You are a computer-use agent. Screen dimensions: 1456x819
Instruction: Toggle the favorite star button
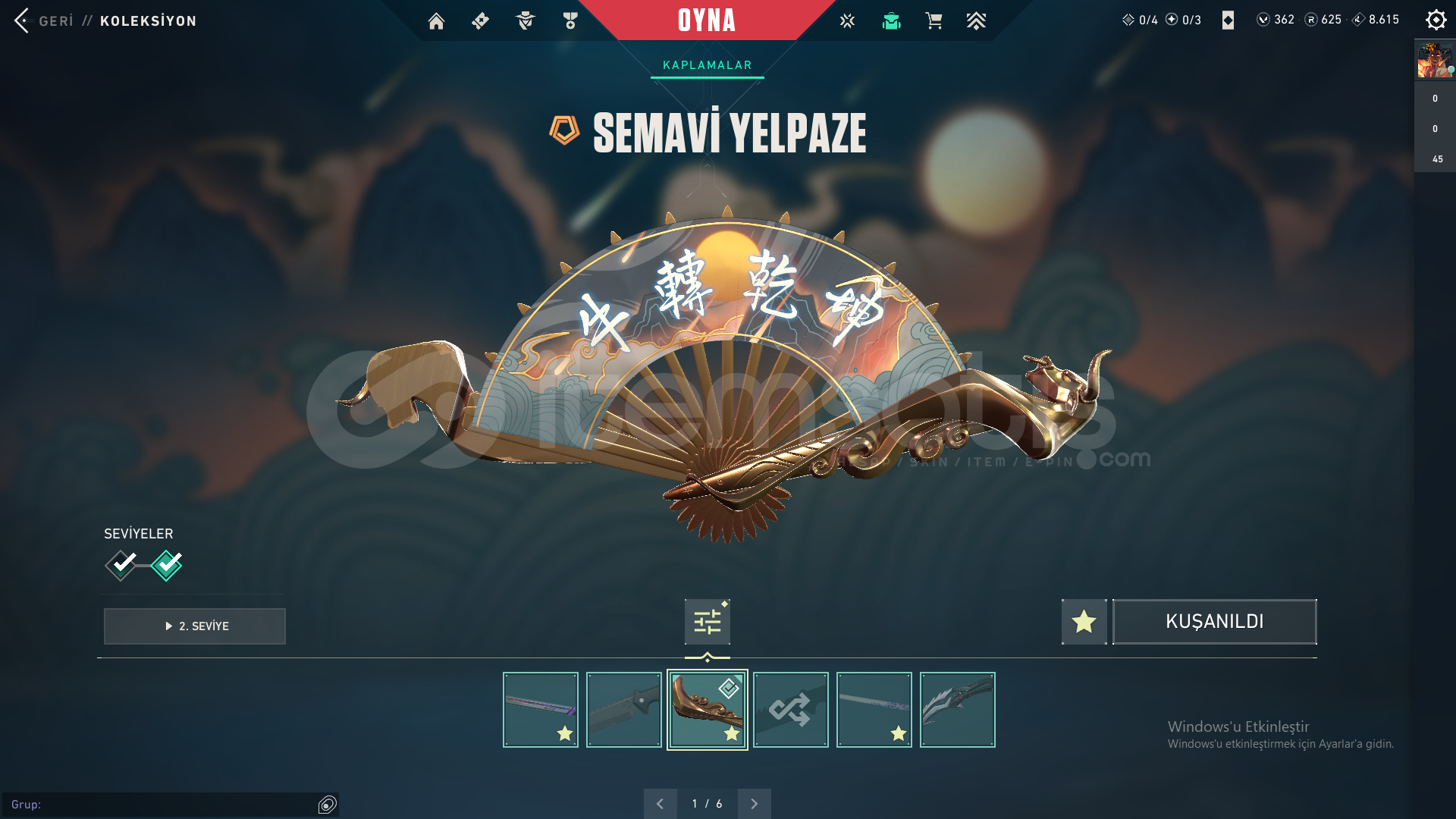pyautogui.click(x=1084, y=622)
